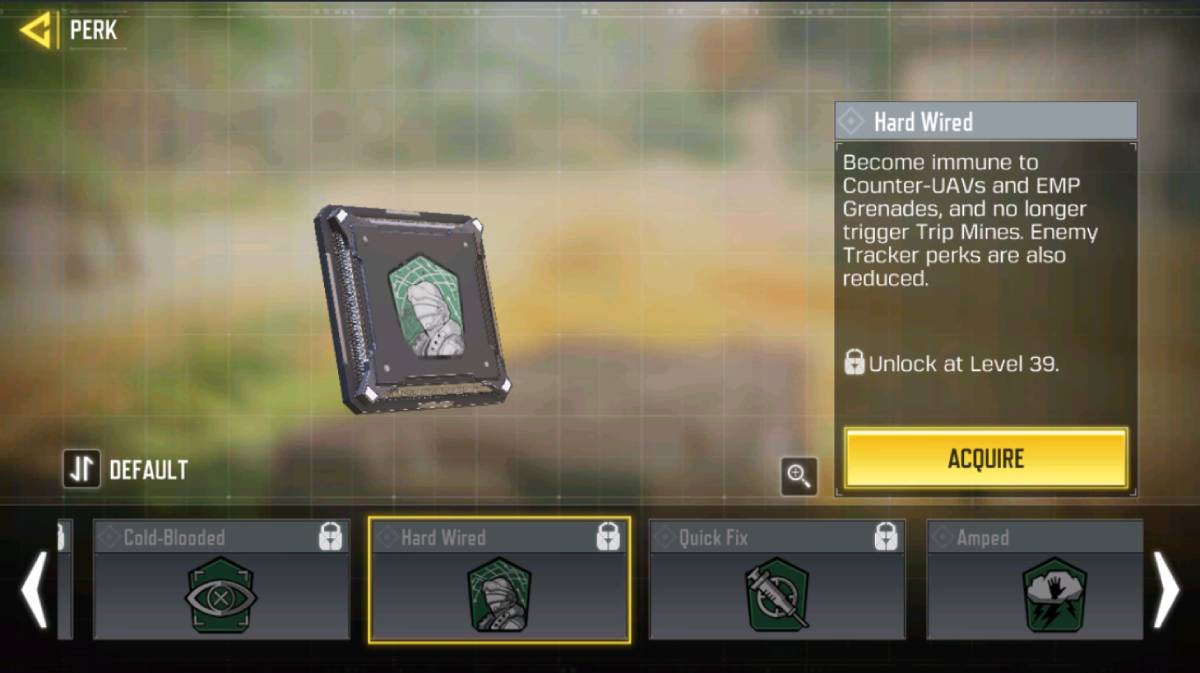Select the Hard Wired perk card
Image resolution: width=1200 pixels, height=673 pixels.
pyautogui.click(x=499, y=580)
